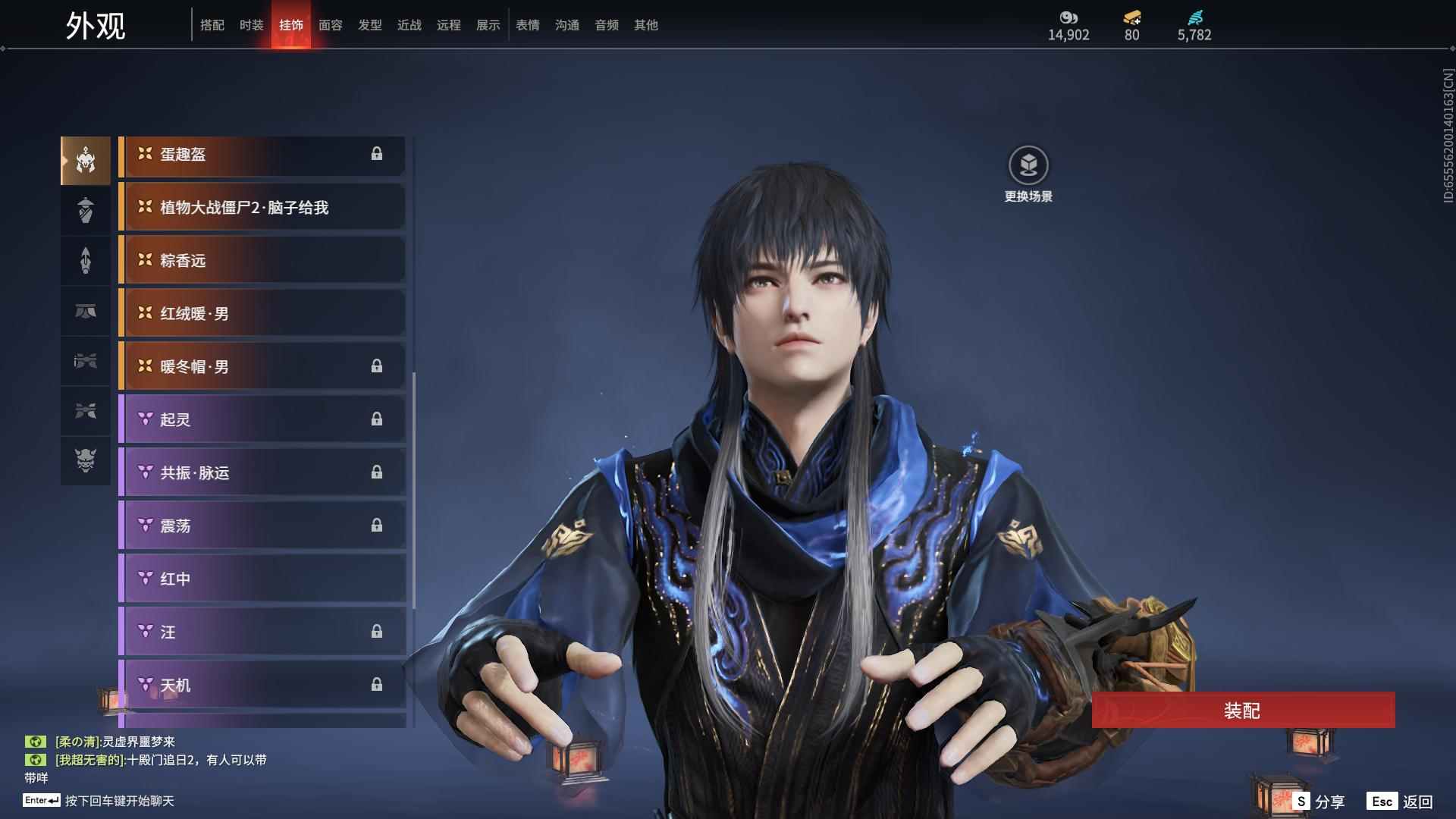Viewport: 1456px width, 819px height.
Task: Select the 发型 hairstyle tab
Action: [x=369, y=25]
